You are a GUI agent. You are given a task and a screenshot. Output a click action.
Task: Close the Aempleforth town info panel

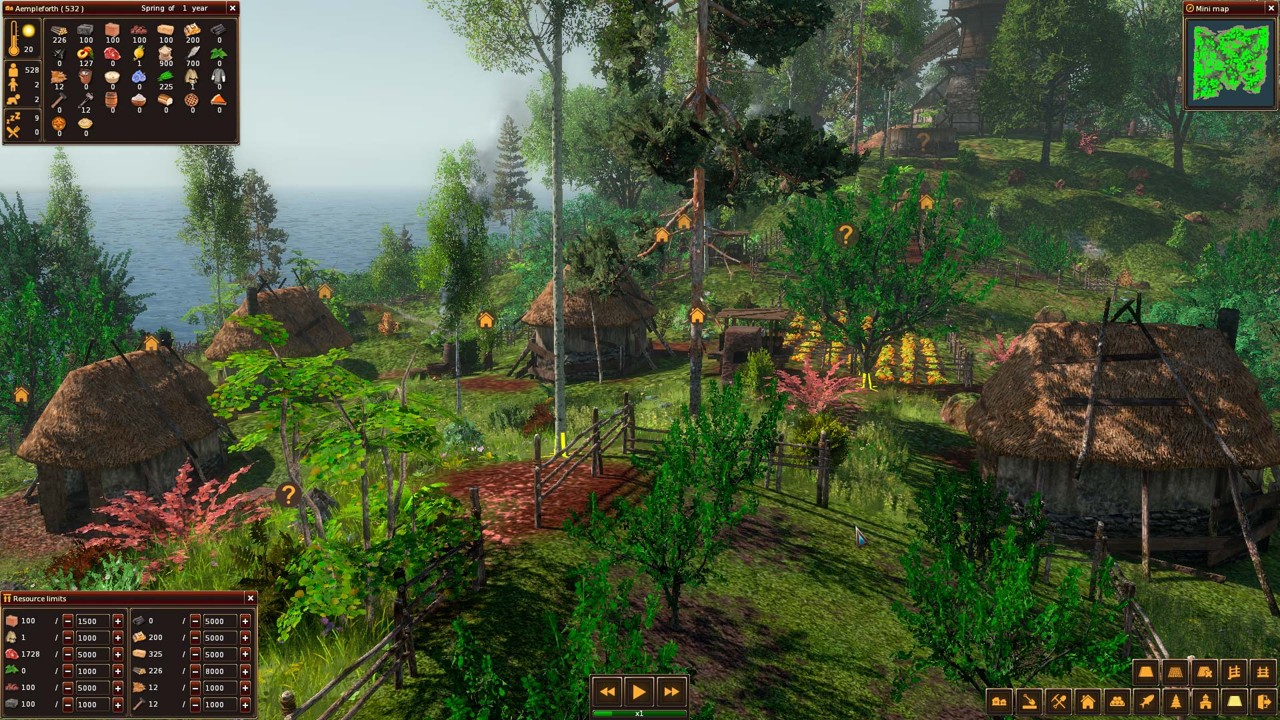coord(232,8)
